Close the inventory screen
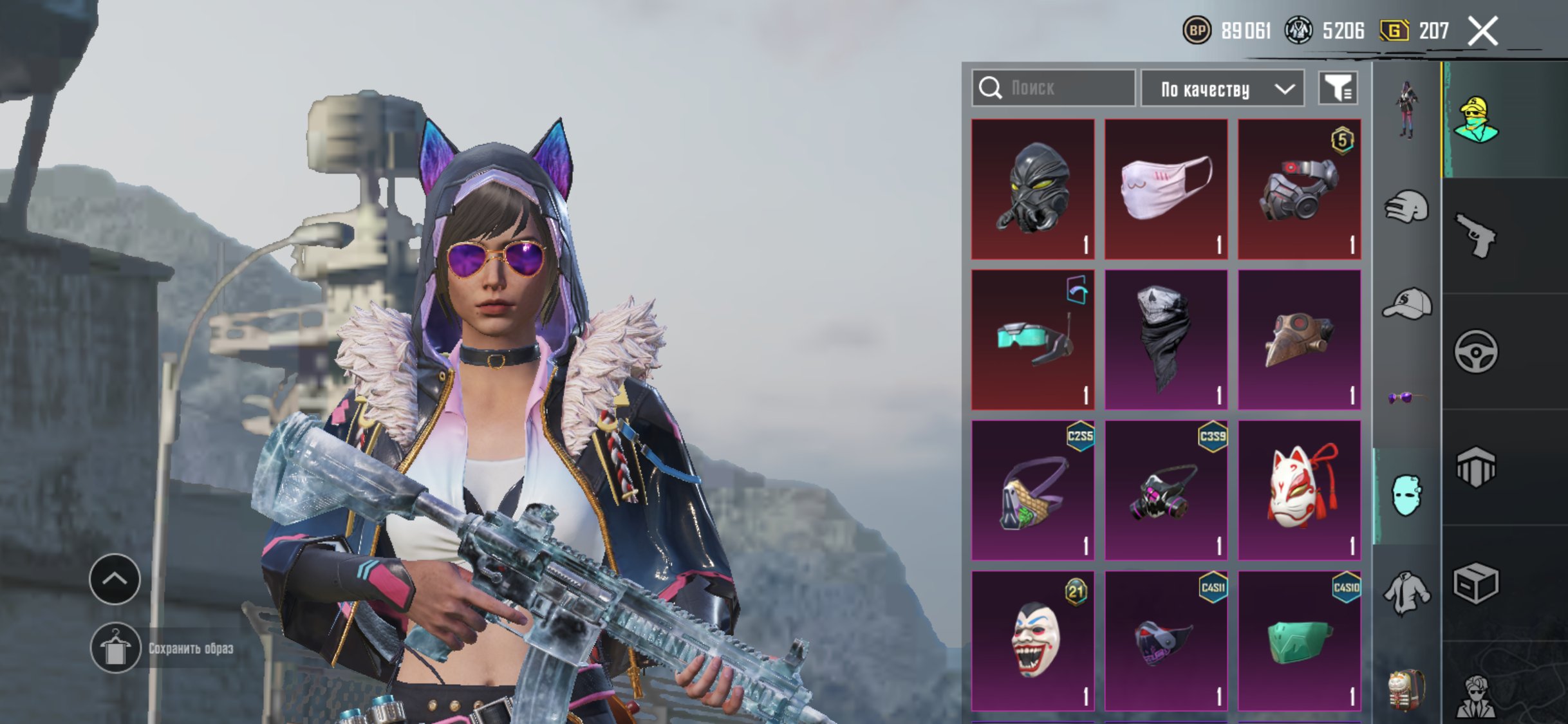This screenshot has width=1568, height=724. [x=1482, y=31]
